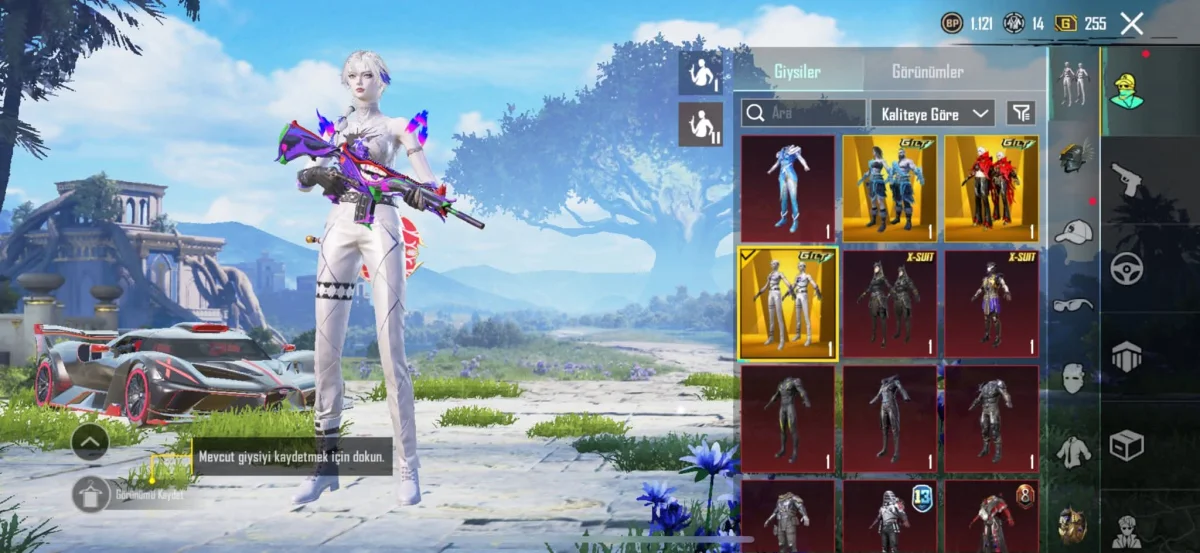This screenshot has width=1200, height=553.
Task: Select the blue bodysuit outfit thumbnail
Action: (x=788, y=188)
